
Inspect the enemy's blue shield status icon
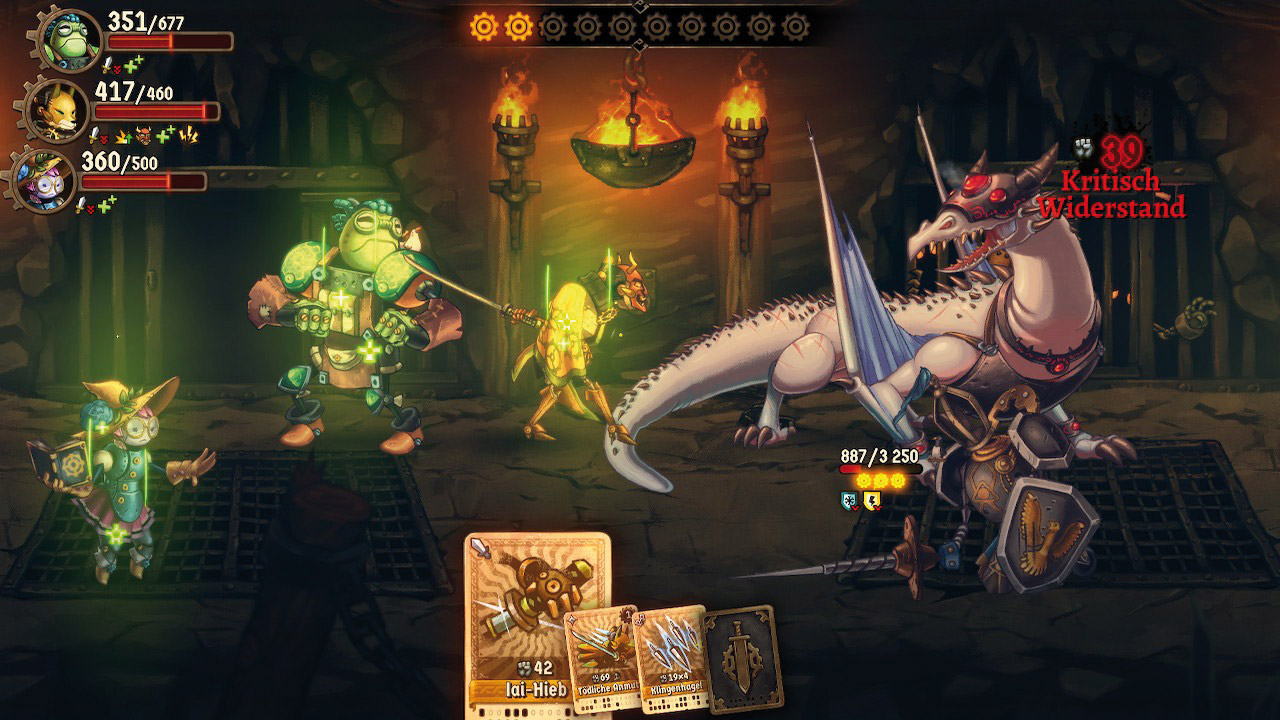coord(849,500)
